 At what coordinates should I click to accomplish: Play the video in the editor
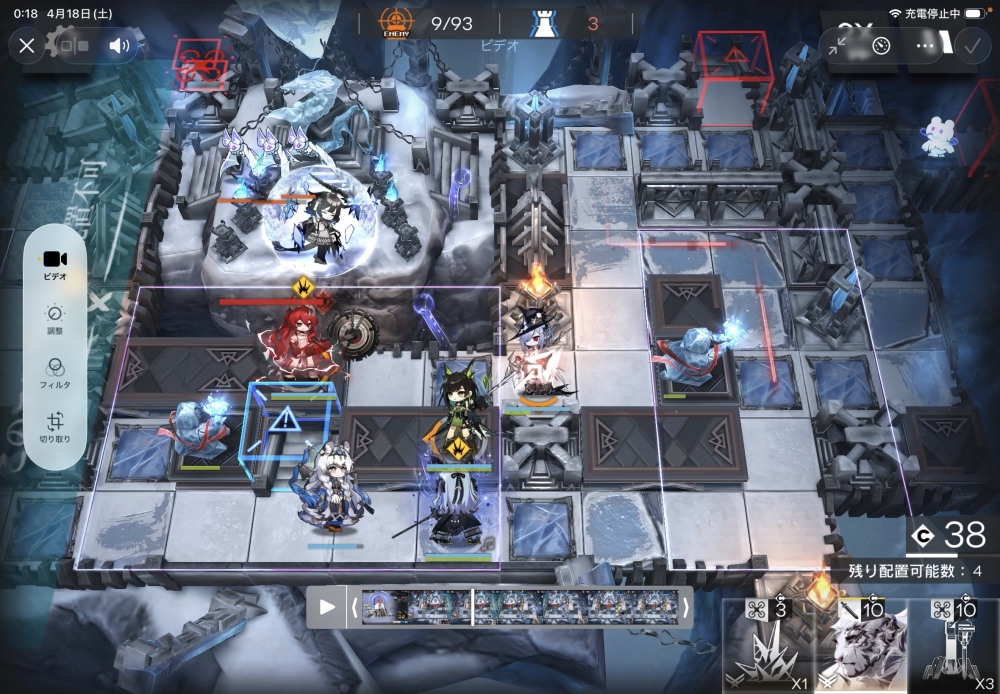coord(327,606)
